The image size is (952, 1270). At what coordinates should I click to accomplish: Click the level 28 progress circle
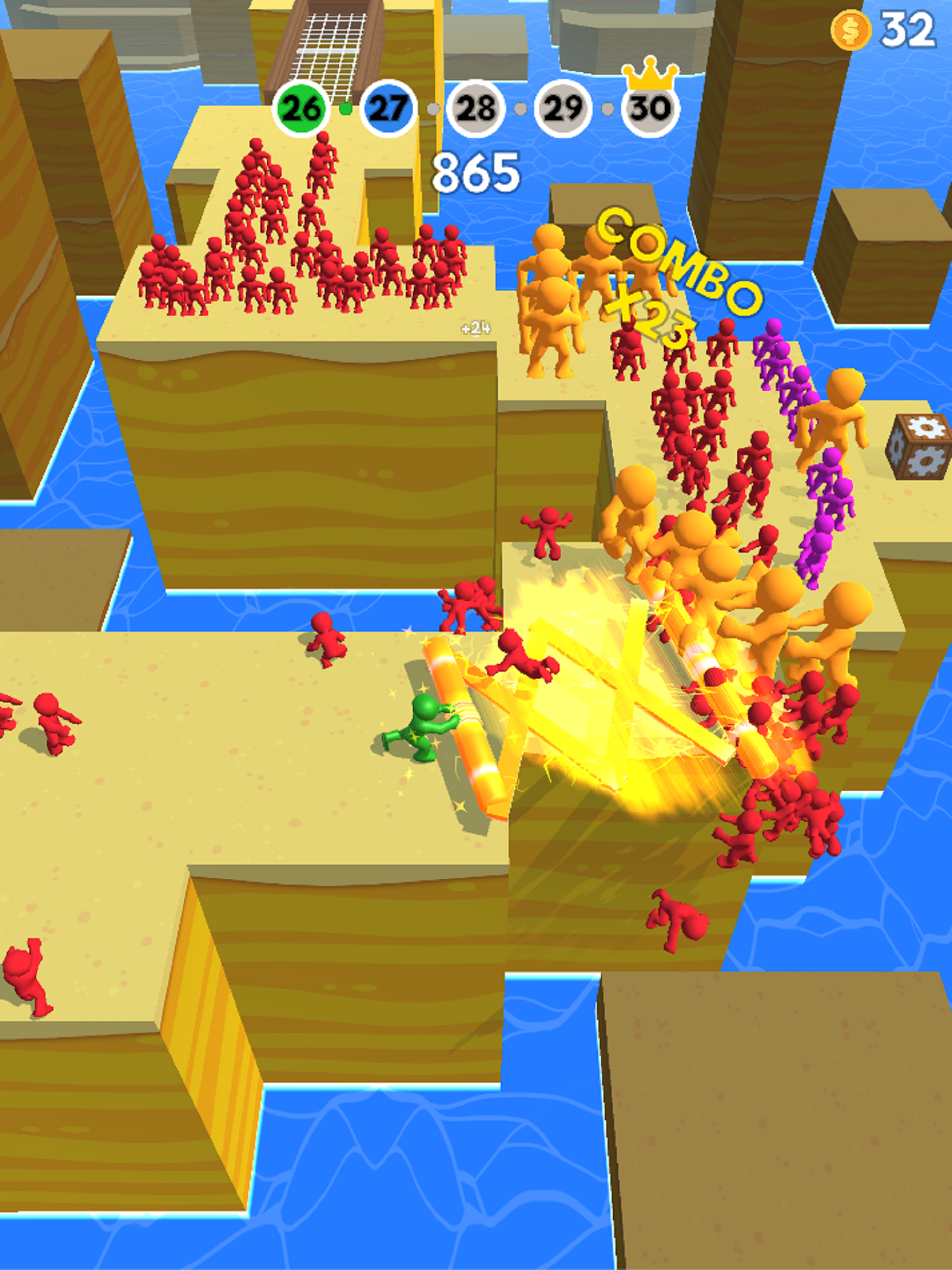pyautogui.click(x=475, y=109)
